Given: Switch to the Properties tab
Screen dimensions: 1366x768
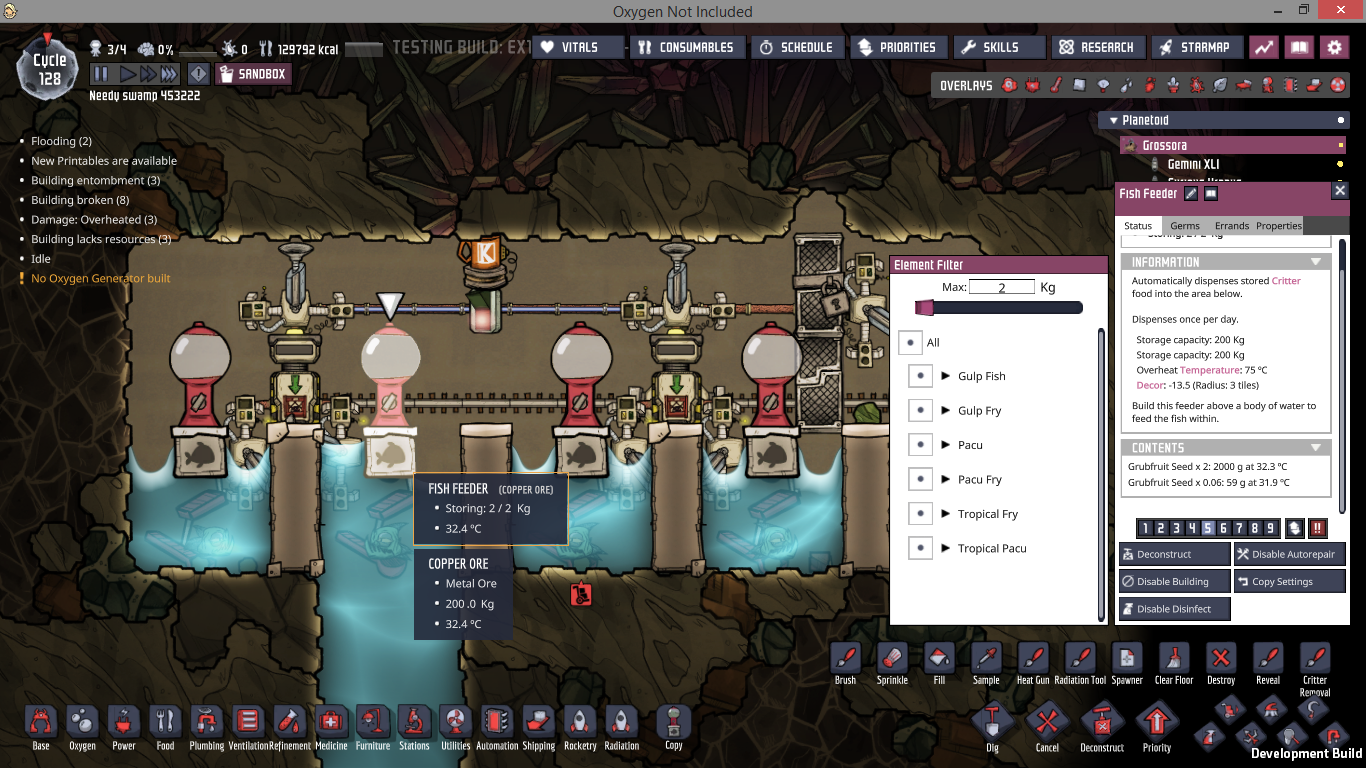Looking at the screenshot, I should tap(1278, 226).
